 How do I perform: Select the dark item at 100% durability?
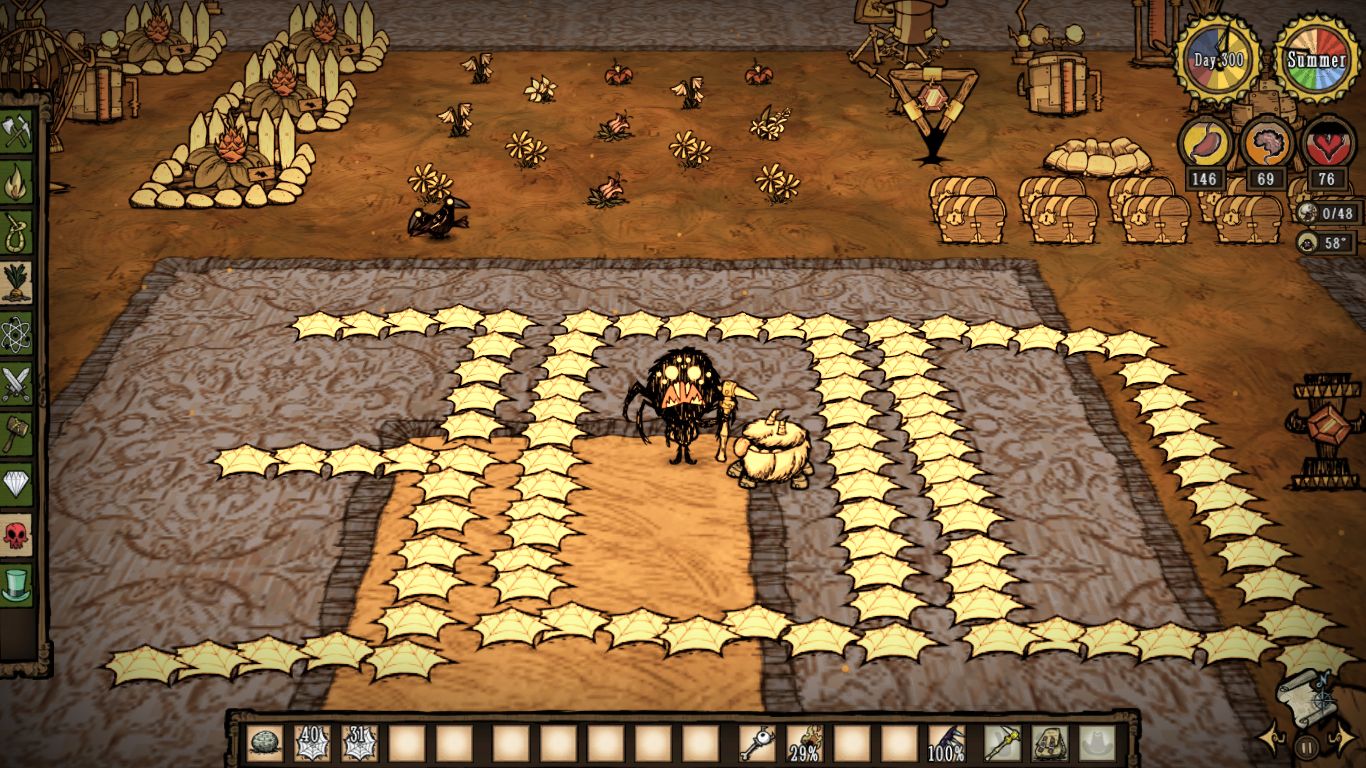(x=946, y=743)
